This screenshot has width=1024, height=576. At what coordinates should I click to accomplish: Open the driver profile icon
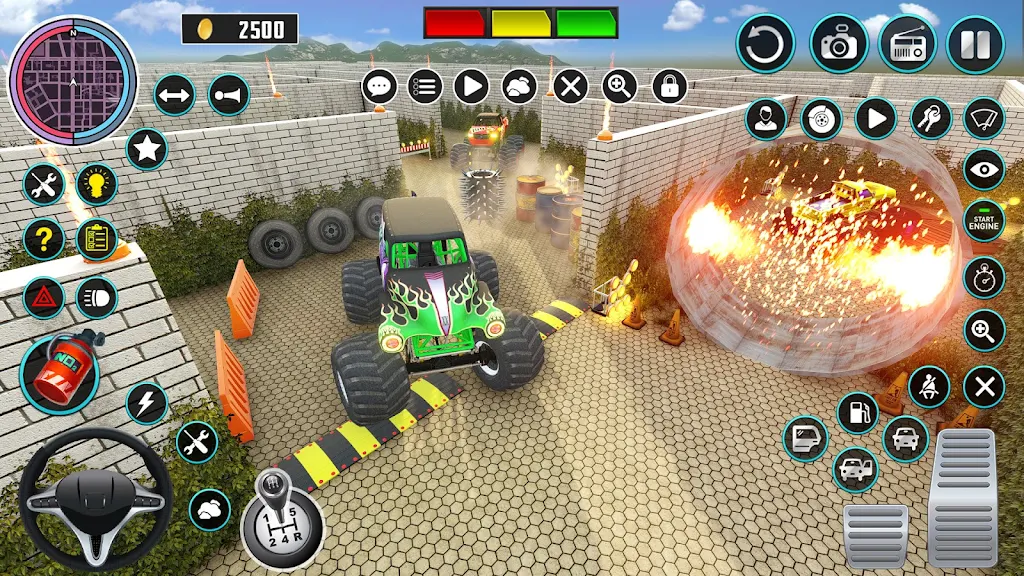point(766,119)
